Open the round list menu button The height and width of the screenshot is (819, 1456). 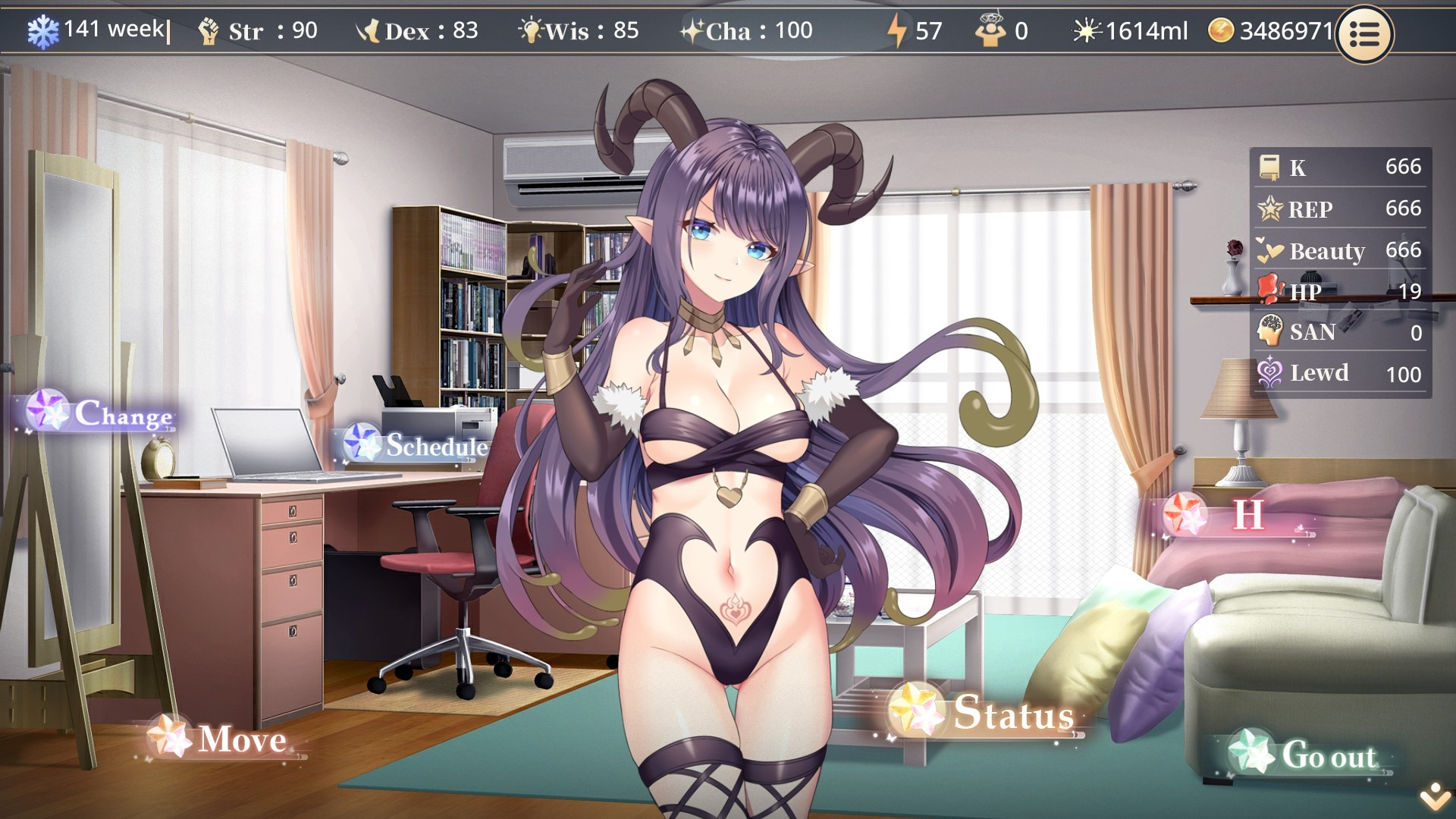click(1363, 34)
